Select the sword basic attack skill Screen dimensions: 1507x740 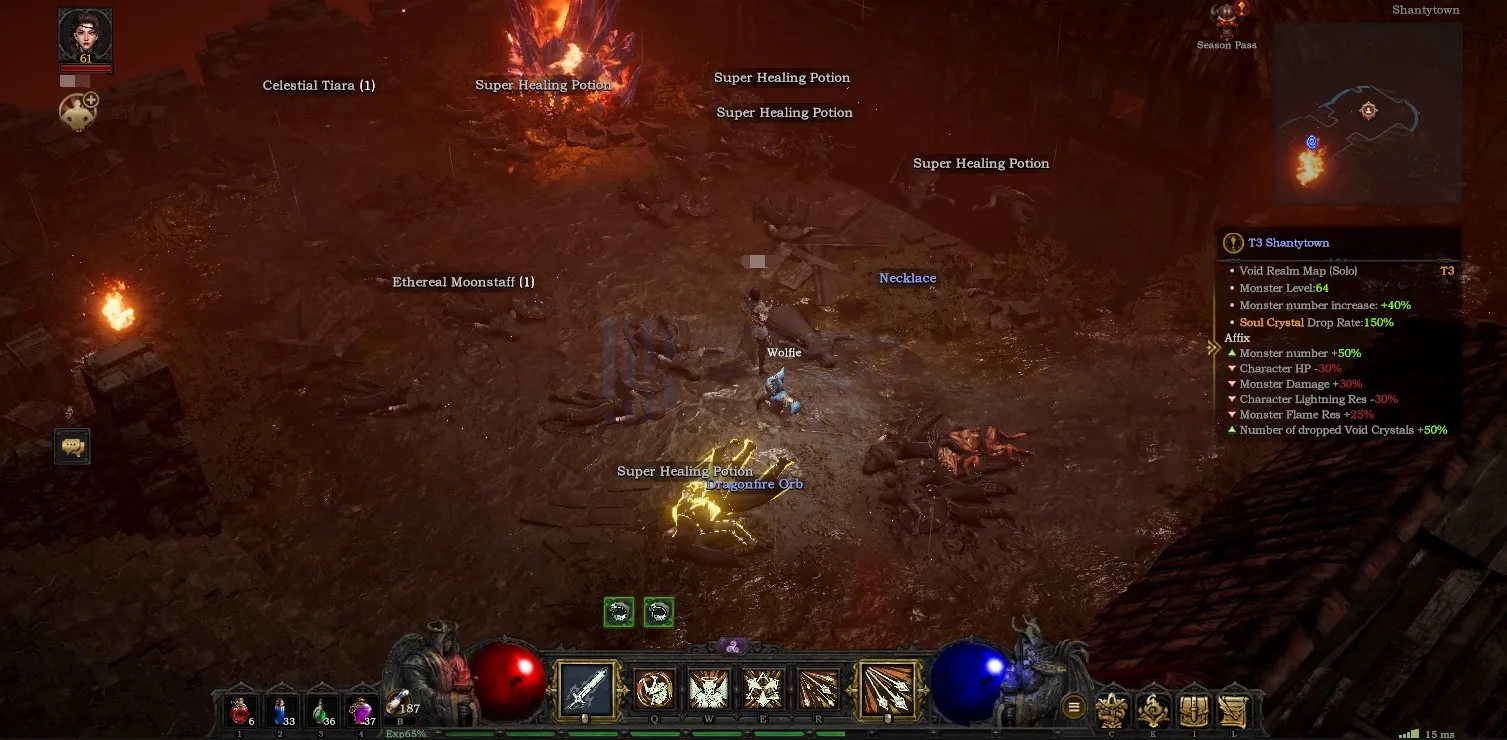(x=585, y=688)
